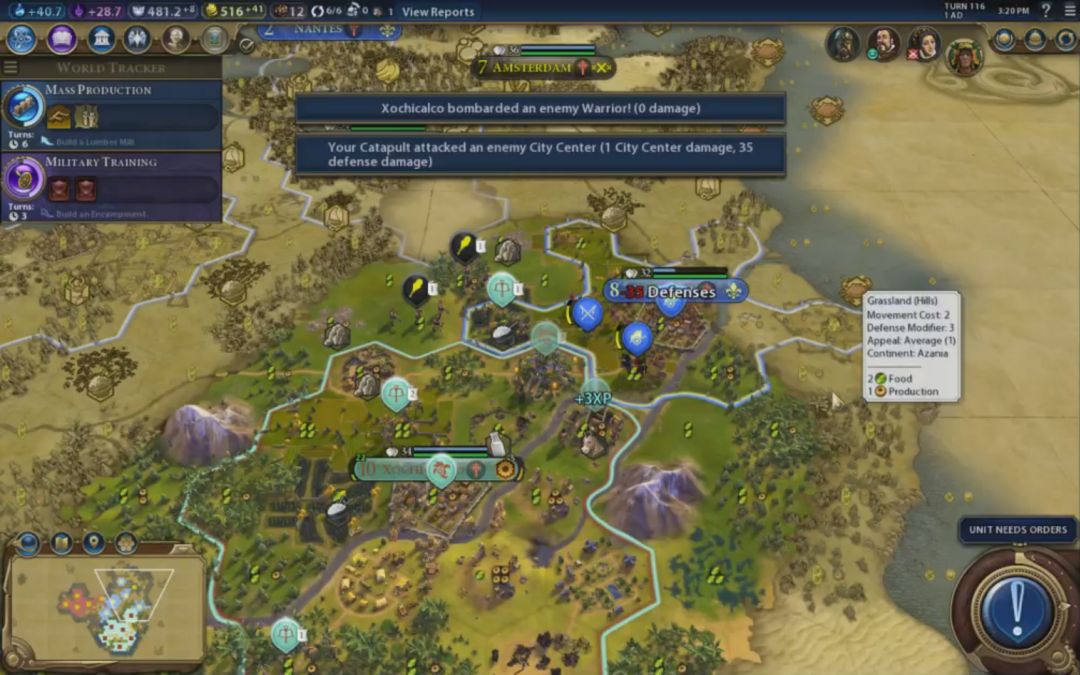This screenshot has height=675, width=1080.
Task: Open the map pins button above minimap
Action: point(94,543)
